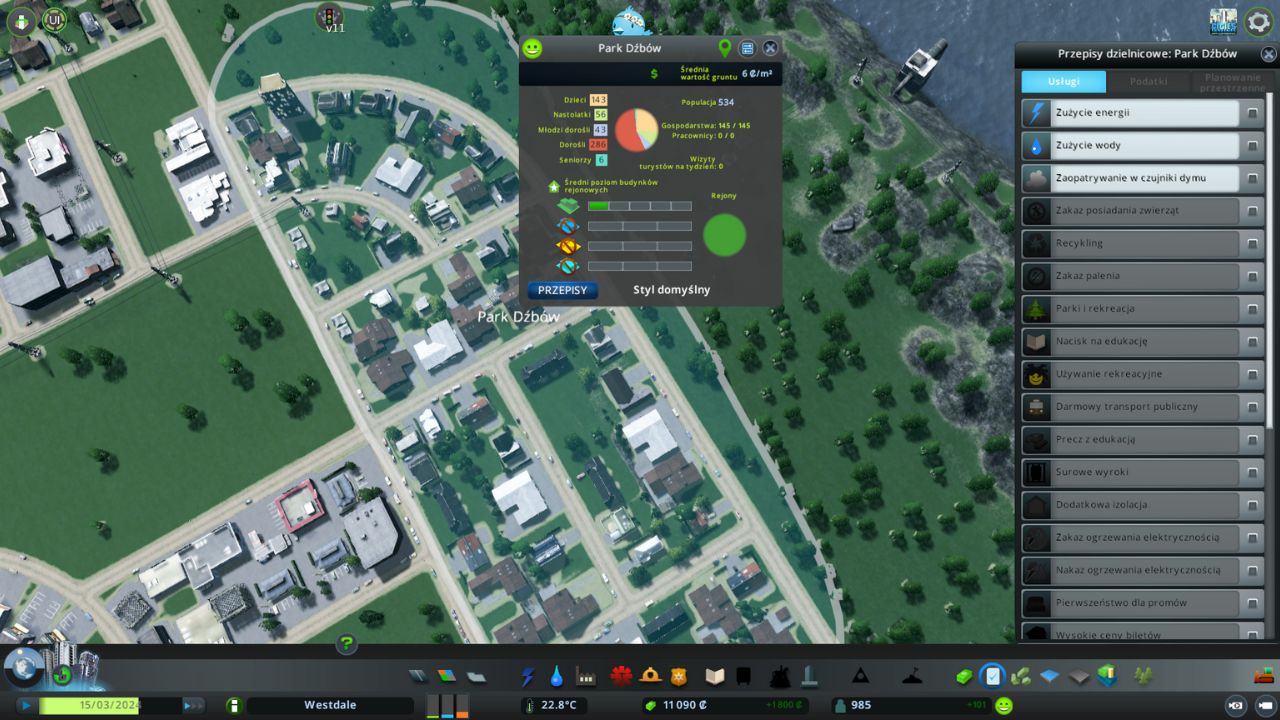Open the bulldozer demolish tool
Image resolution: width=1280 pixels, height=720 pixels.
click(1264, 676)
